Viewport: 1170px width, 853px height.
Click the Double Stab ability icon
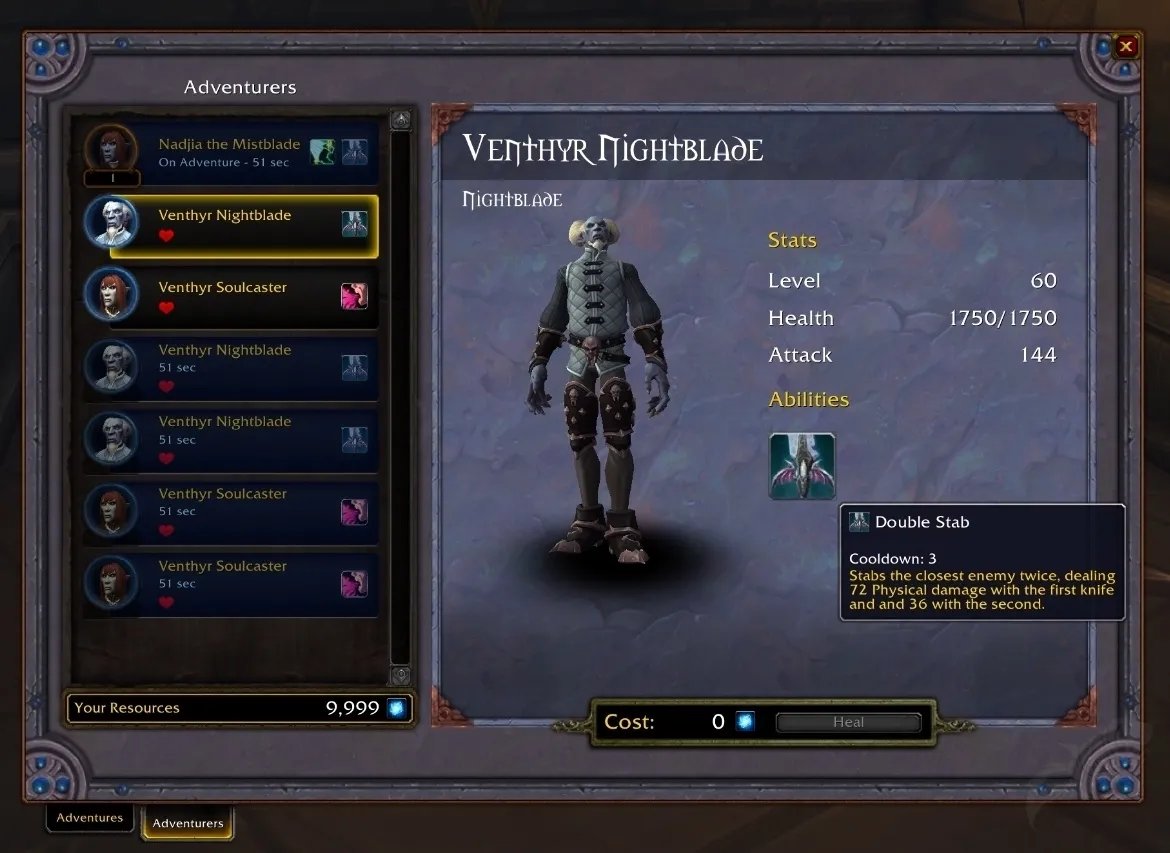(x=802, y=466)
